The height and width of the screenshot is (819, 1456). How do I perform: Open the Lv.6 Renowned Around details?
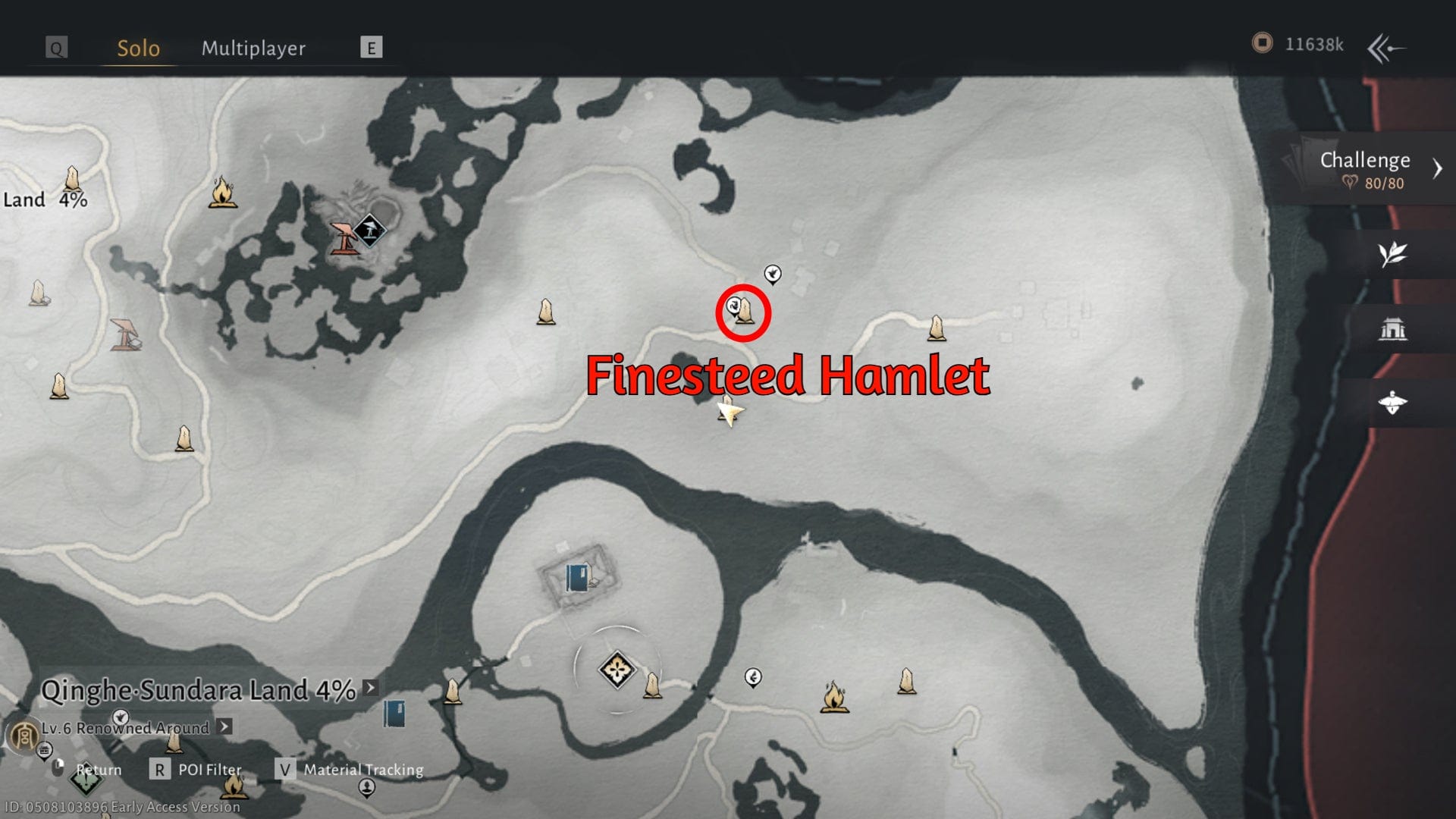tap(224, 726)
